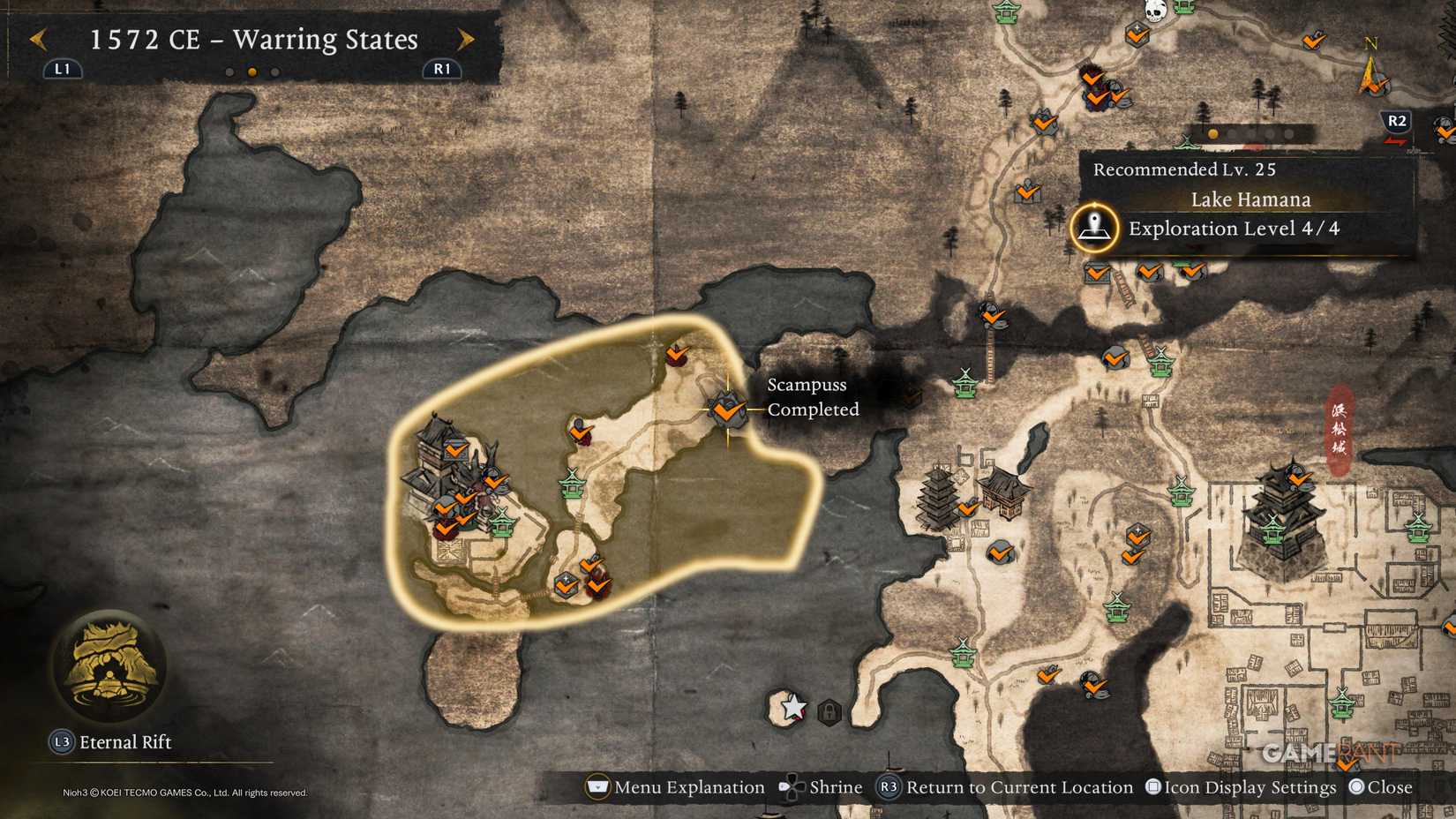This screenshot has width=1456, height=819.
Task: Go to previous era with the L1 arrow
Action: click(37, 40)
